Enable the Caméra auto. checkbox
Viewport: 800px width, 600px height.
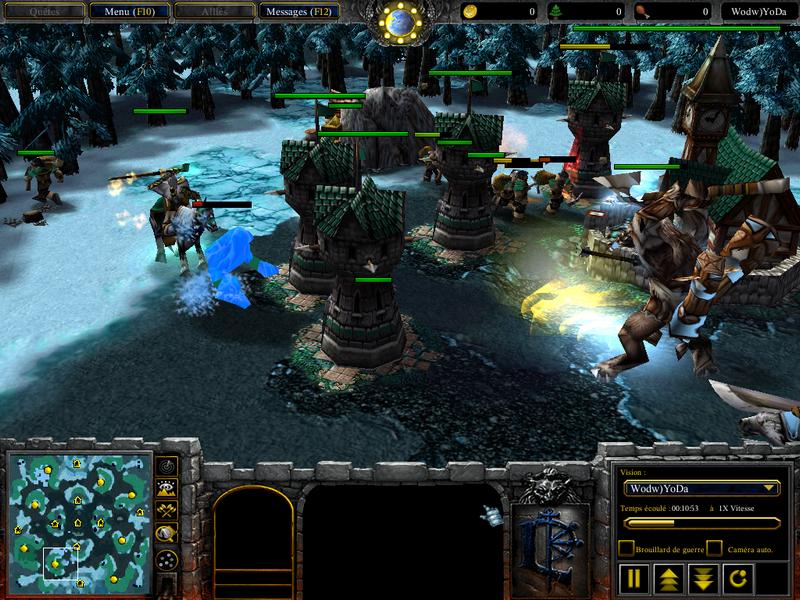[714, 548]
